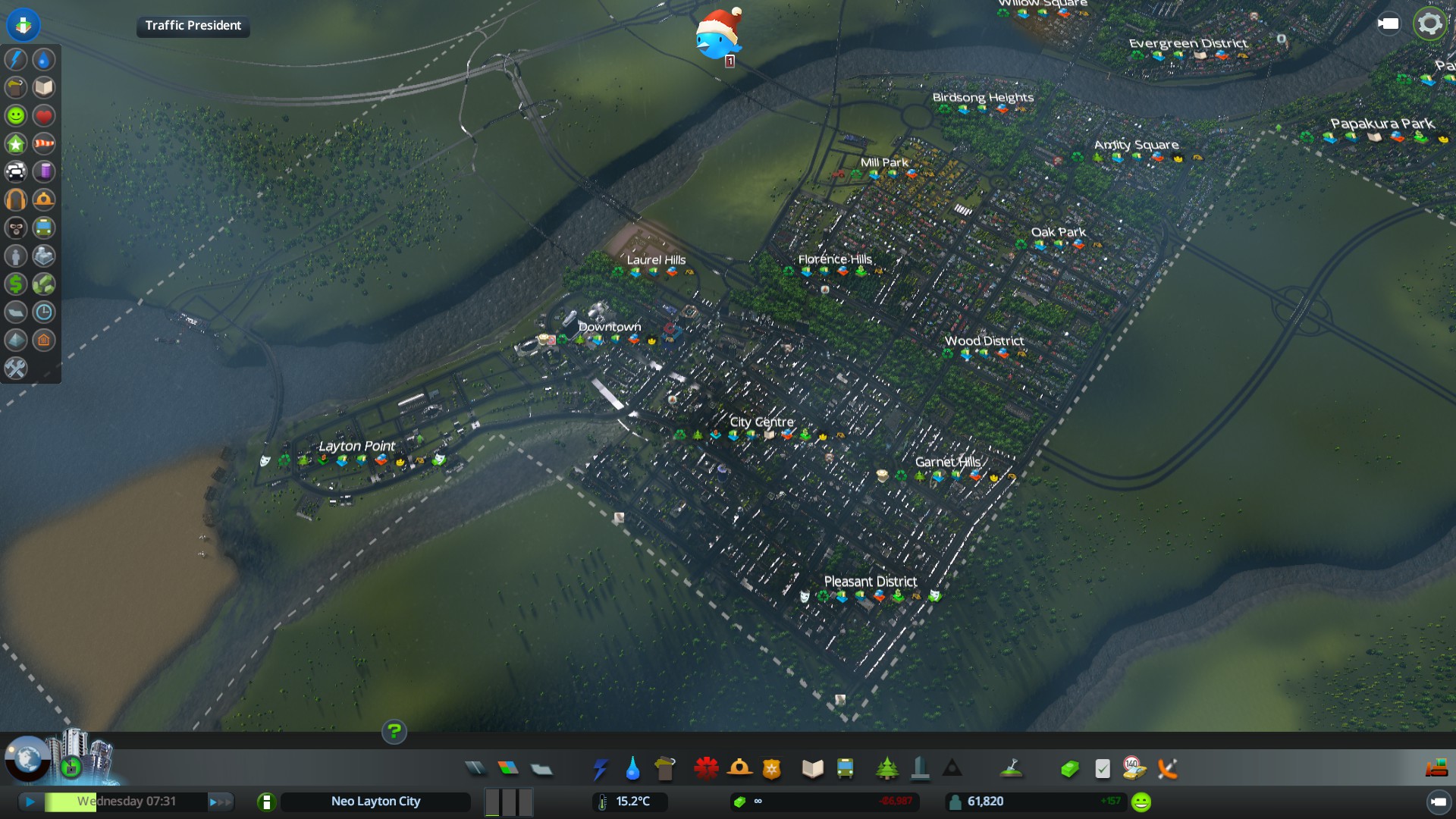Toggle the play/pause simulation button
The width and height of the screenshot is (1456, 819).
point(30,802)
